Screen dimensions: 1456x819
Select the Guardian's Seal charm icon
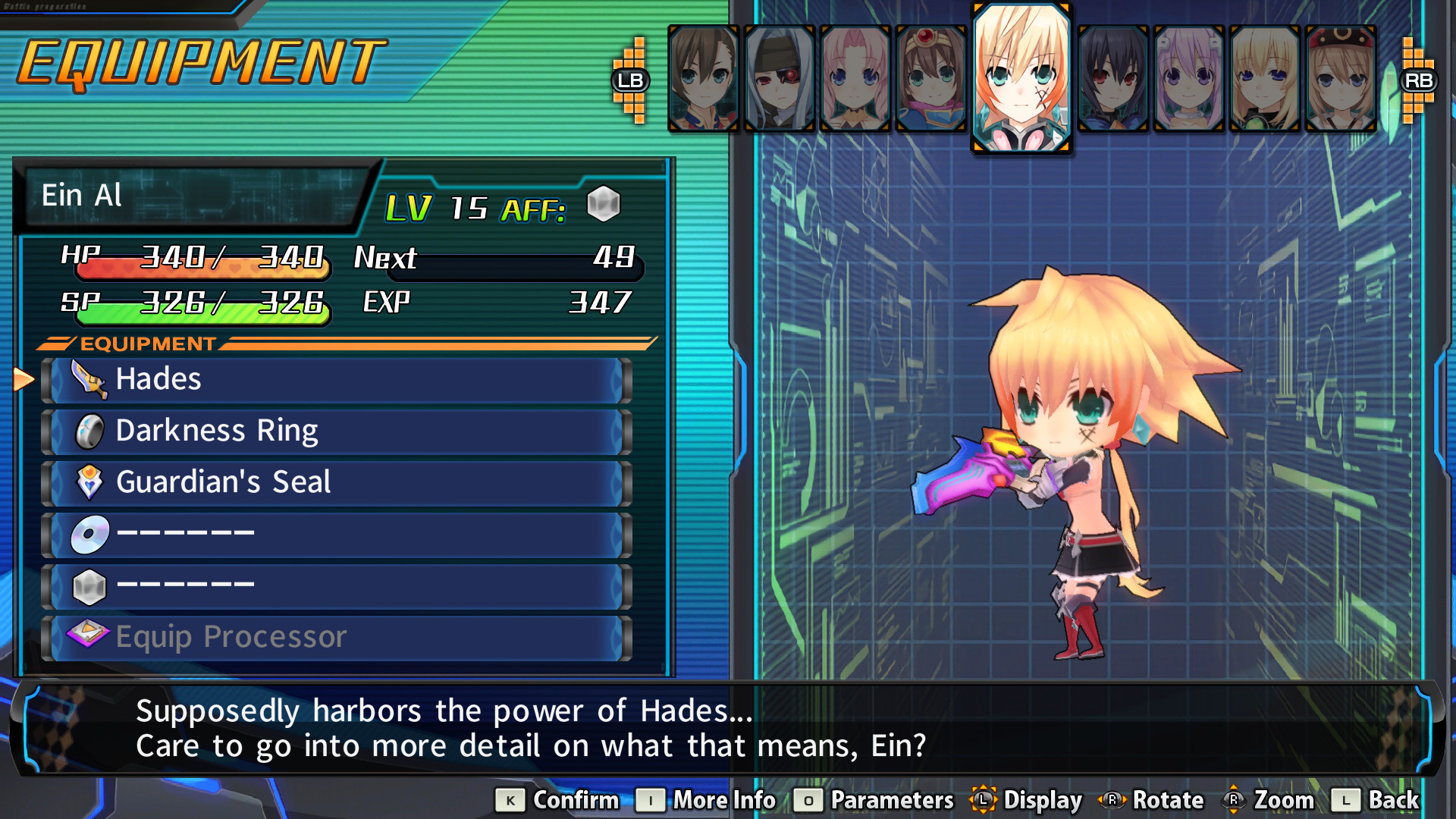point(89,482)
